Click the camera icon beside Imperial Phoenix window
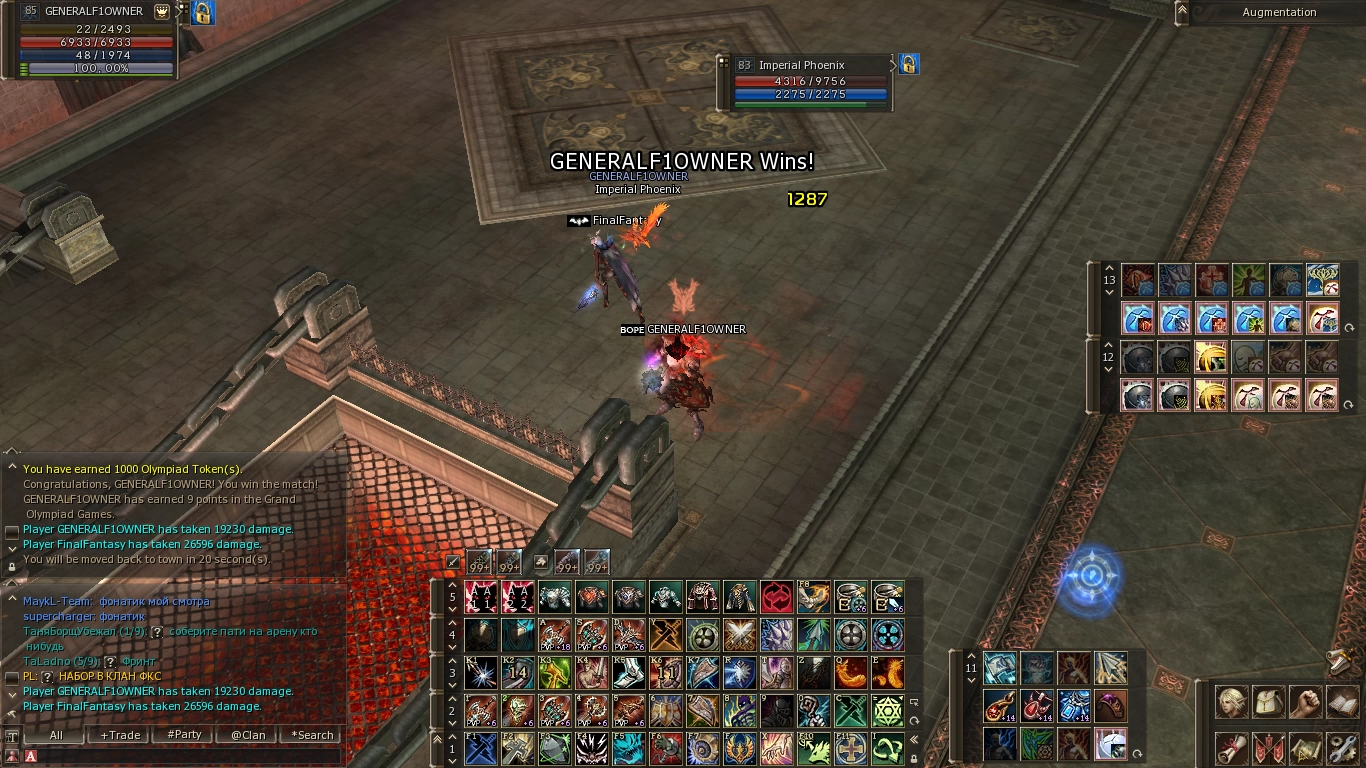This screenshot has height=768, width=1366. (908, 64)
